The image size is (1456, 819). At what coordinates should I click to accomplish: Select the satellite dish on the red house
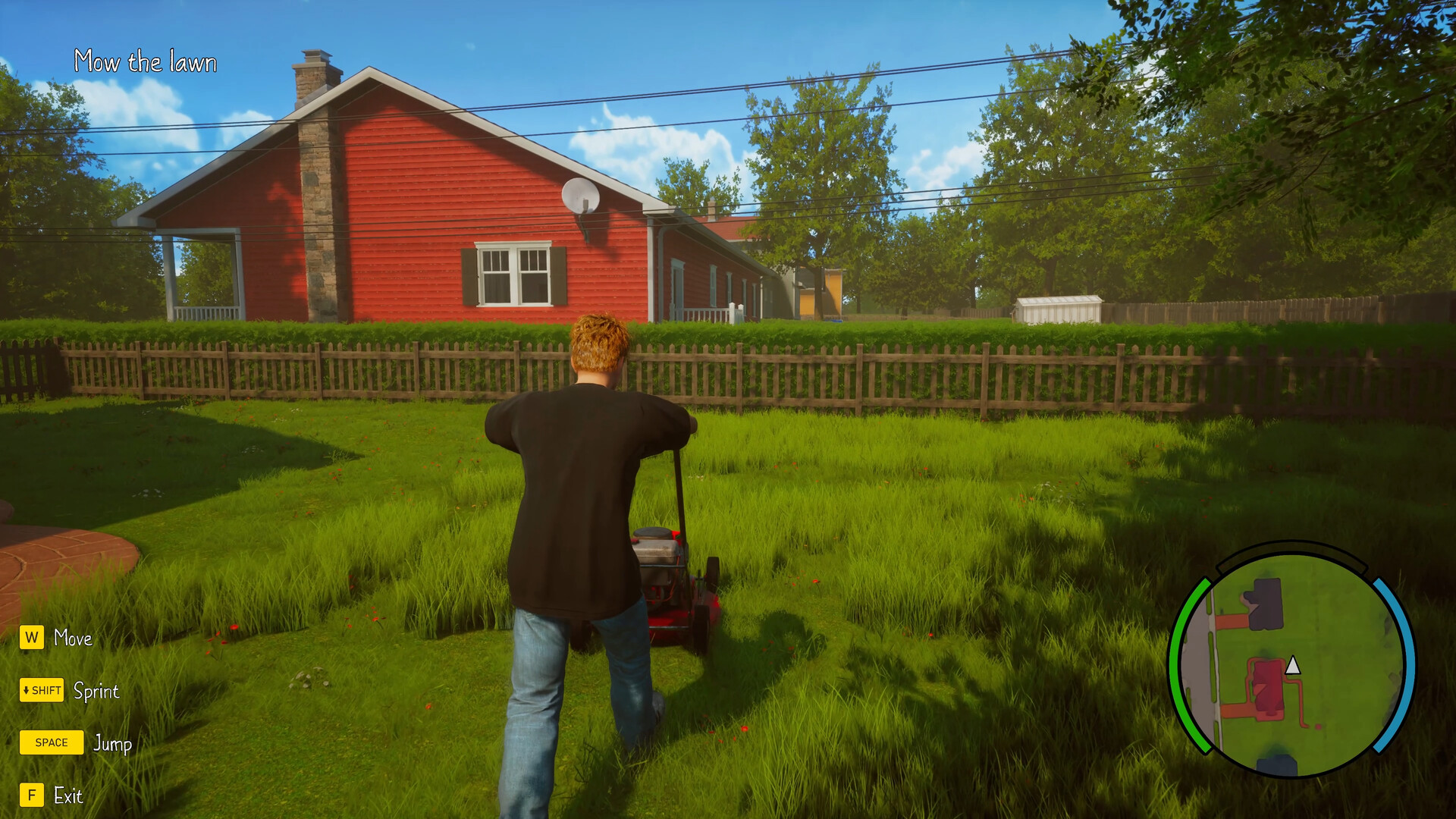pyautogui.click(x=582, y=196)
